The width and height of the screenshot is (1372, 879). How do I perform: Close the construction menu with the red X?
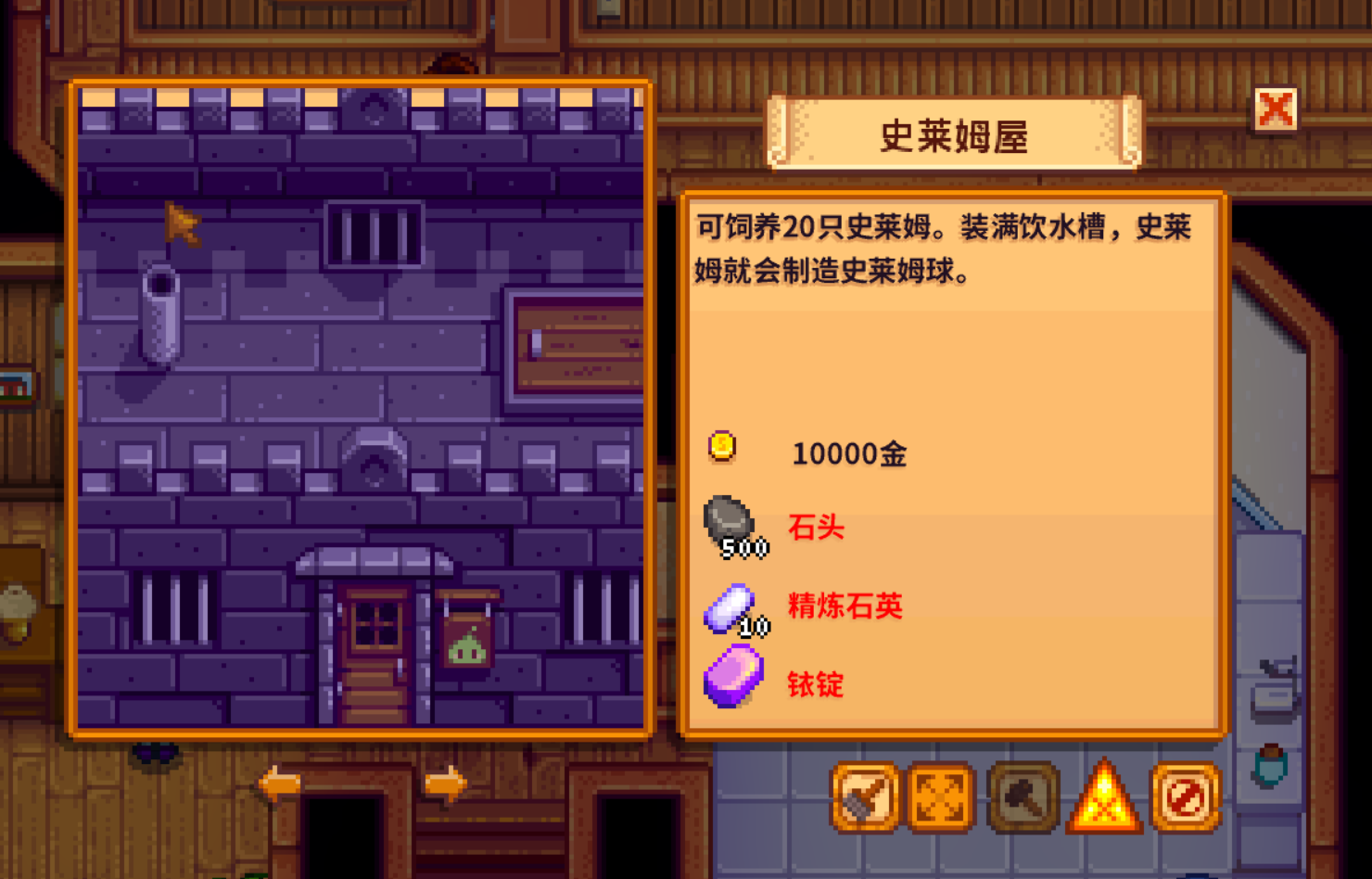click(x=1276, y=108)
